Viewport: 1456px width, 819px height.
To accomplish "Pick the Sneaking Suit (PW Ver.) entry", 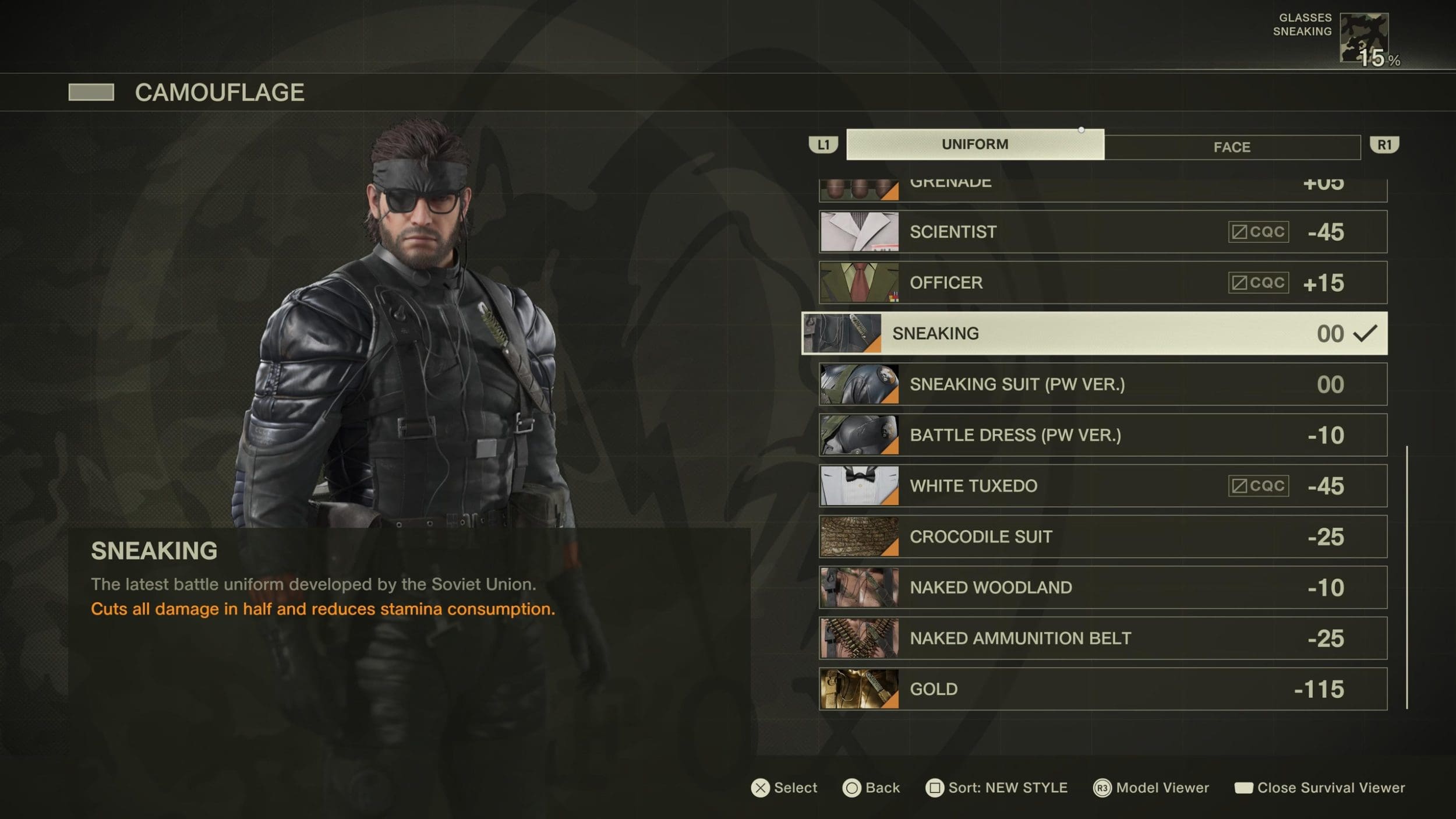I will (x=1102, y=384).
